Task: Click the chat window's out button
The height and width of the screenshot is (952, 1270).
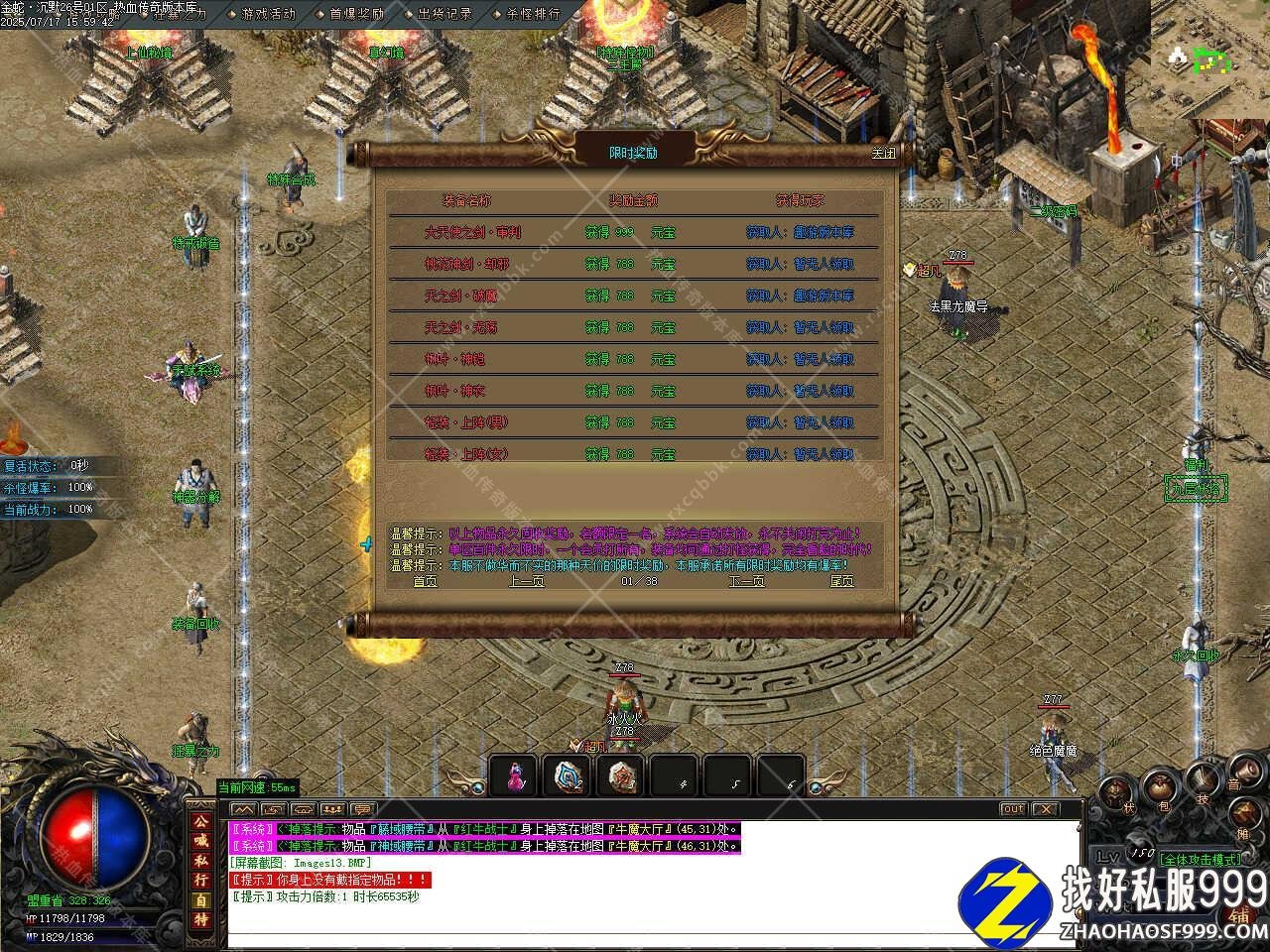Action: click(1012, 809)
